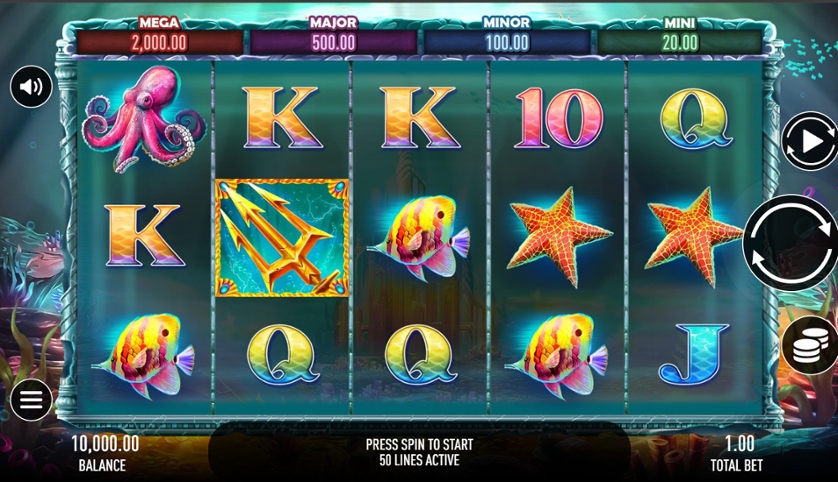838x482 pixels.
Task: Toggle the sound speaker button
Action: click(x=31, y=87)
